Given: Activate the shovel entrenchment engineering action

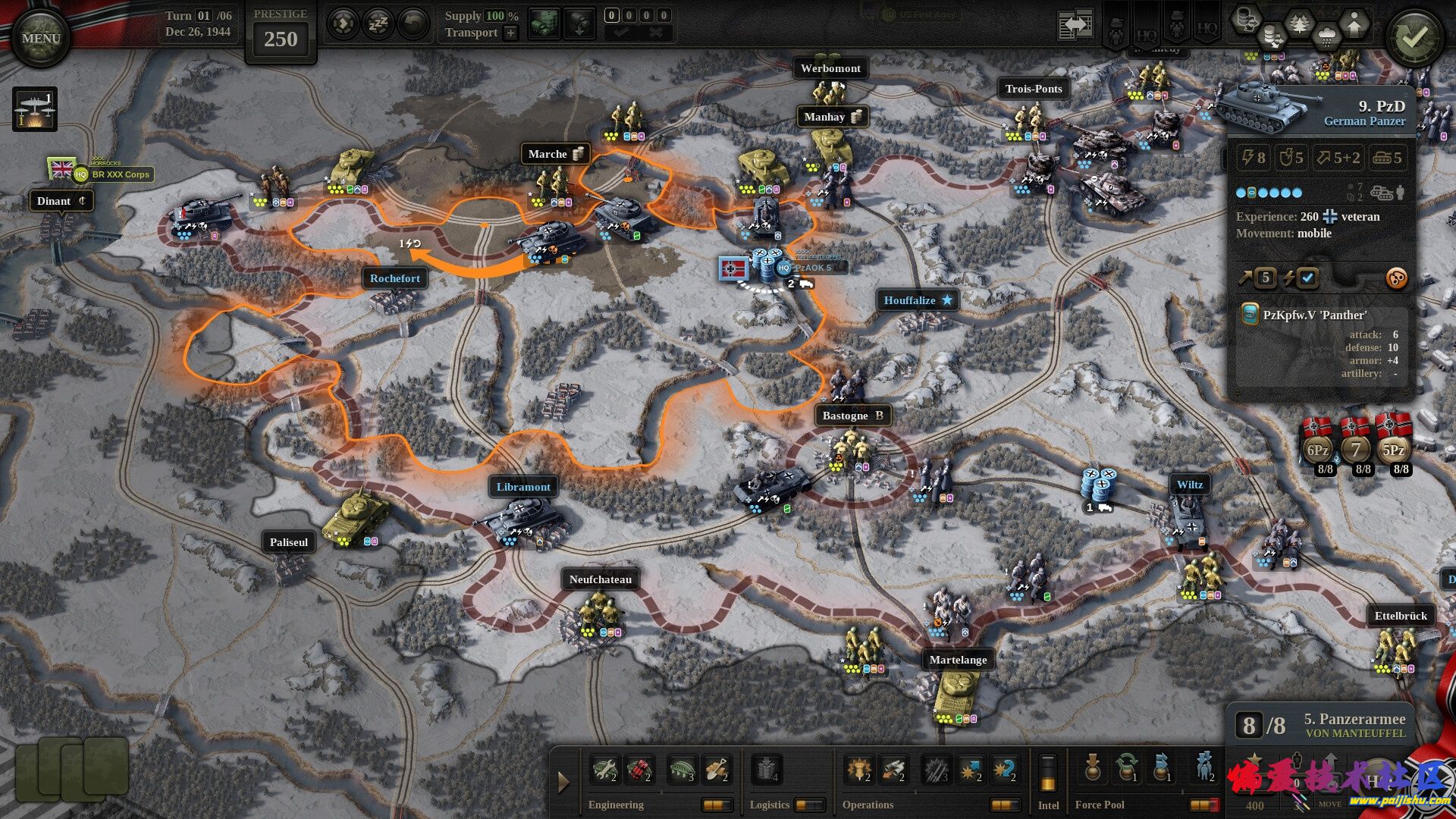Looking at the screenshot, I should (x=717, y=770).
